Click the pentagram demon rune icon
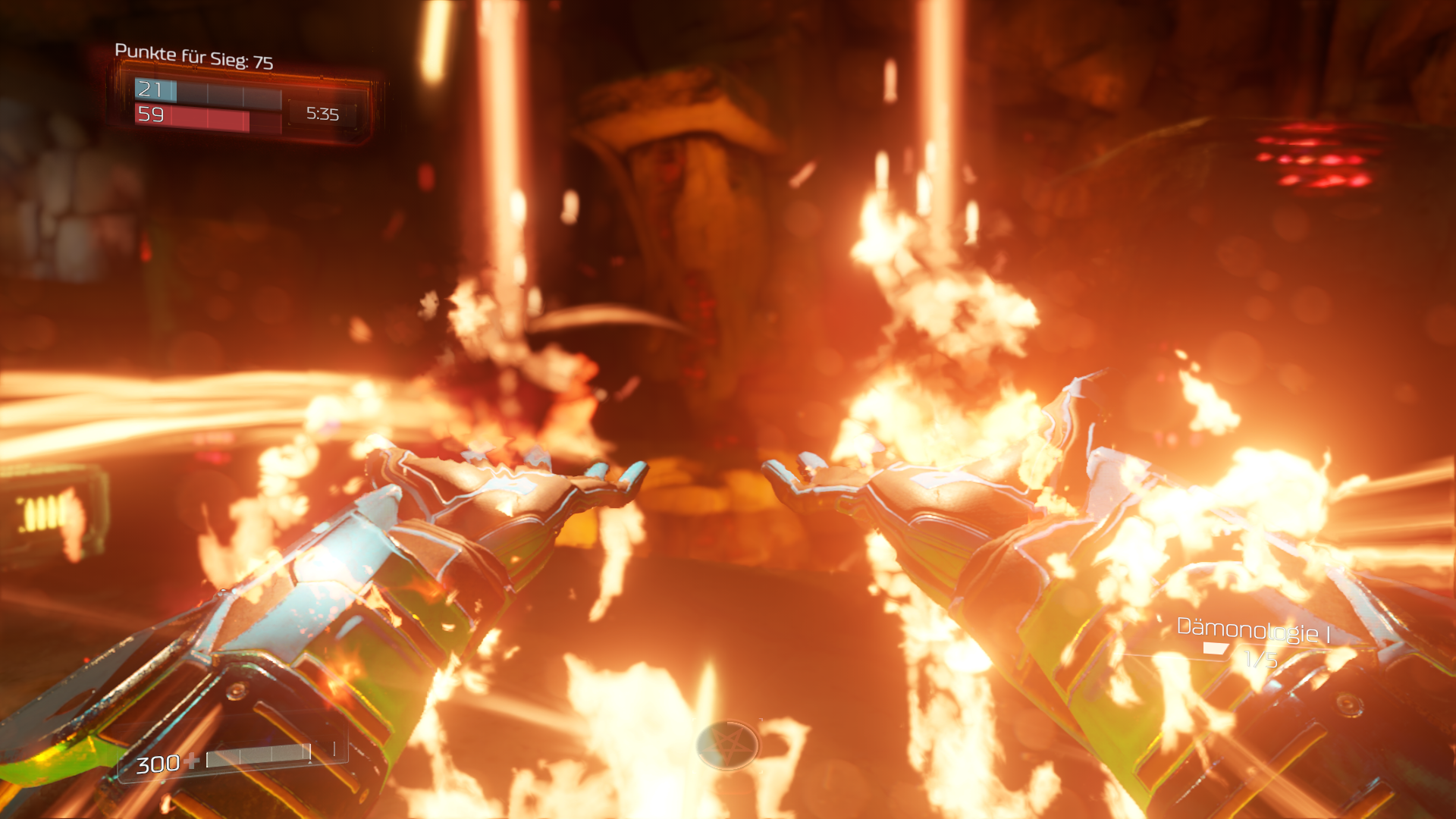 (x=727, y=746)
